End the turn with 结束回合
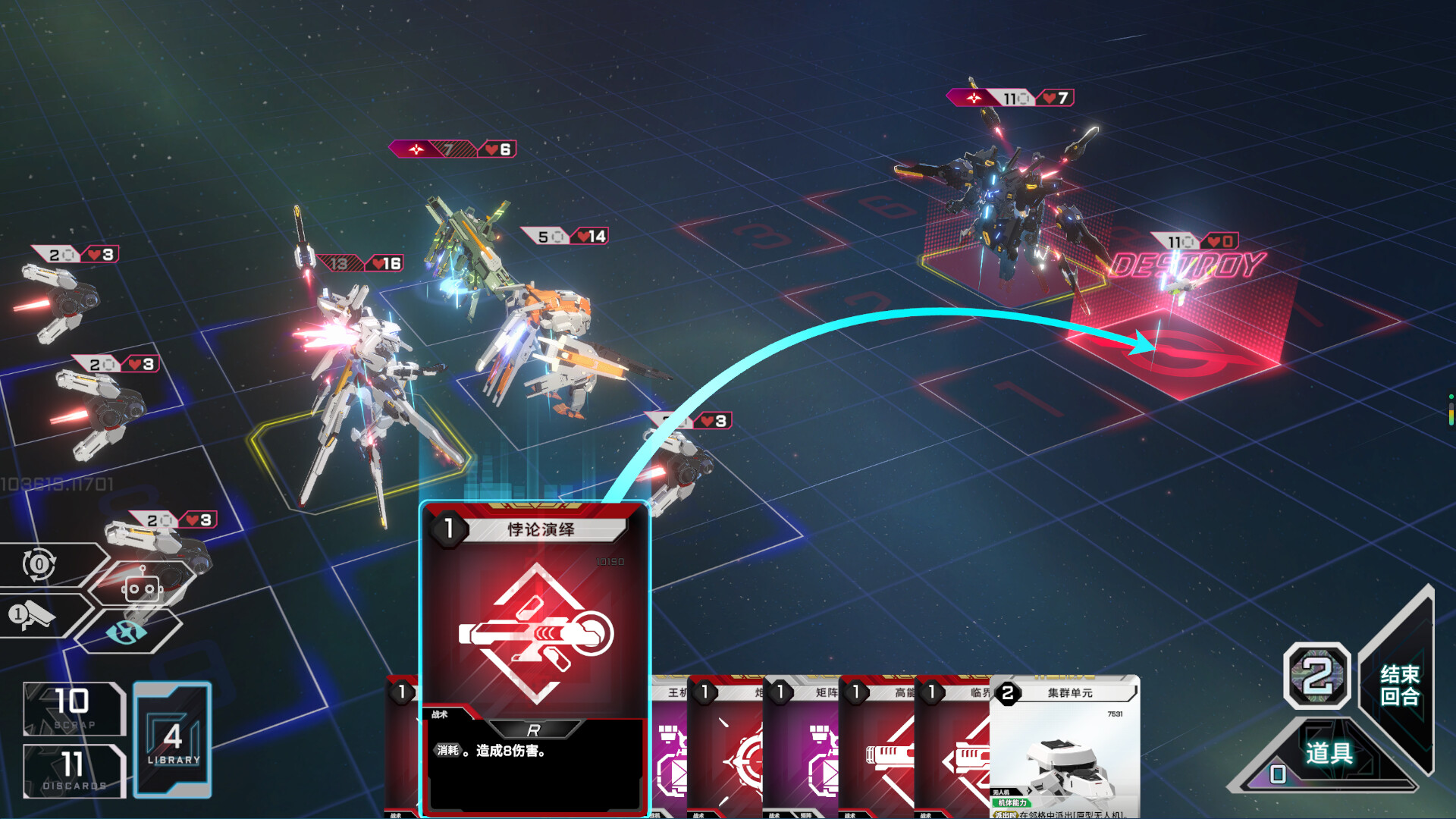The width and height of the screenshot is (1456, 819). click(x=1399, y=685)
